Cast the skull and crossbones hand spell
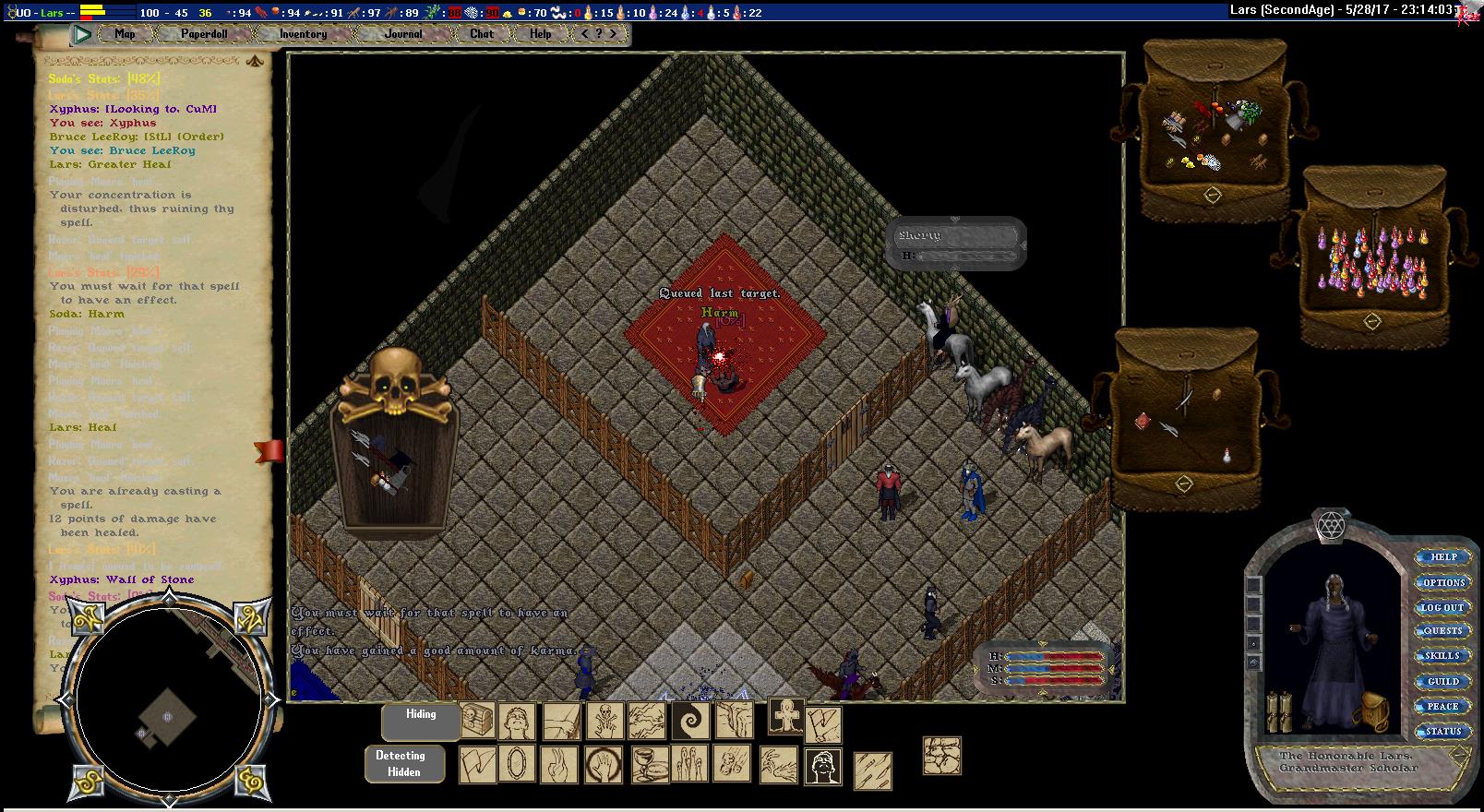Screen dimensions: 1484x812 (x=604, y=721)
